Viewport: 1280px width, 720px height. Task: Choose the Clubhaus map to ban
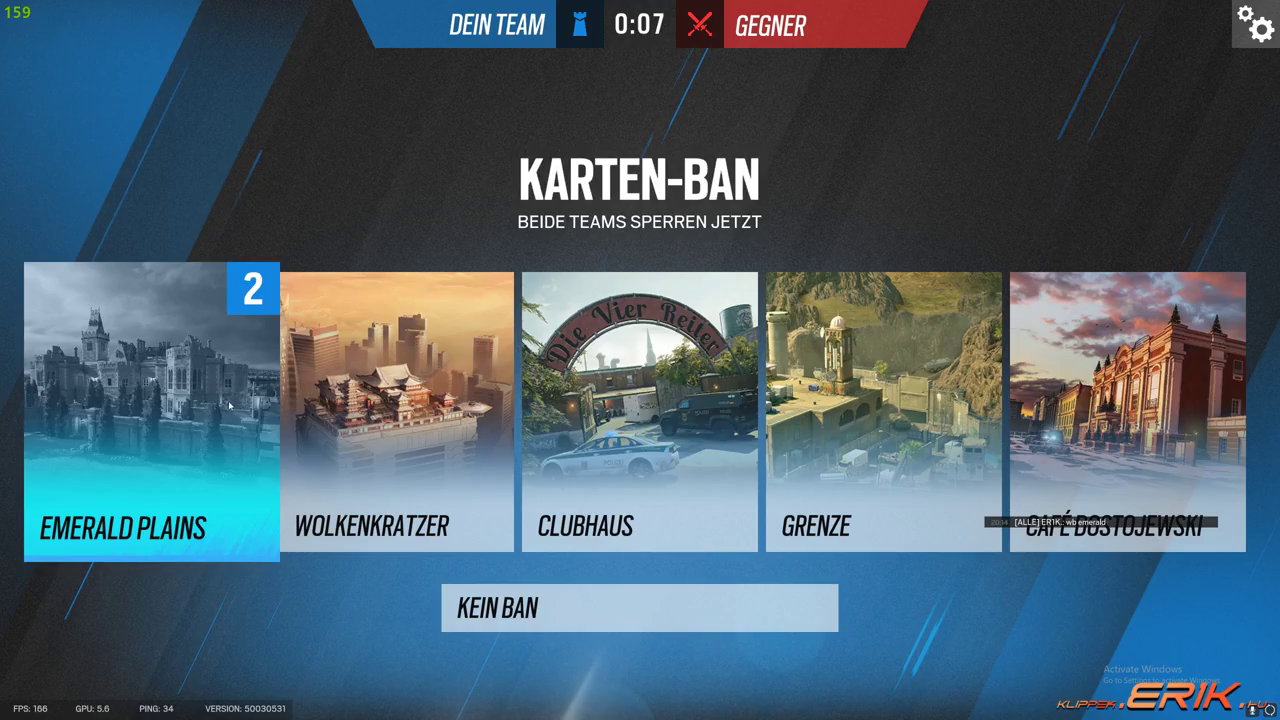tap(639, 411)
